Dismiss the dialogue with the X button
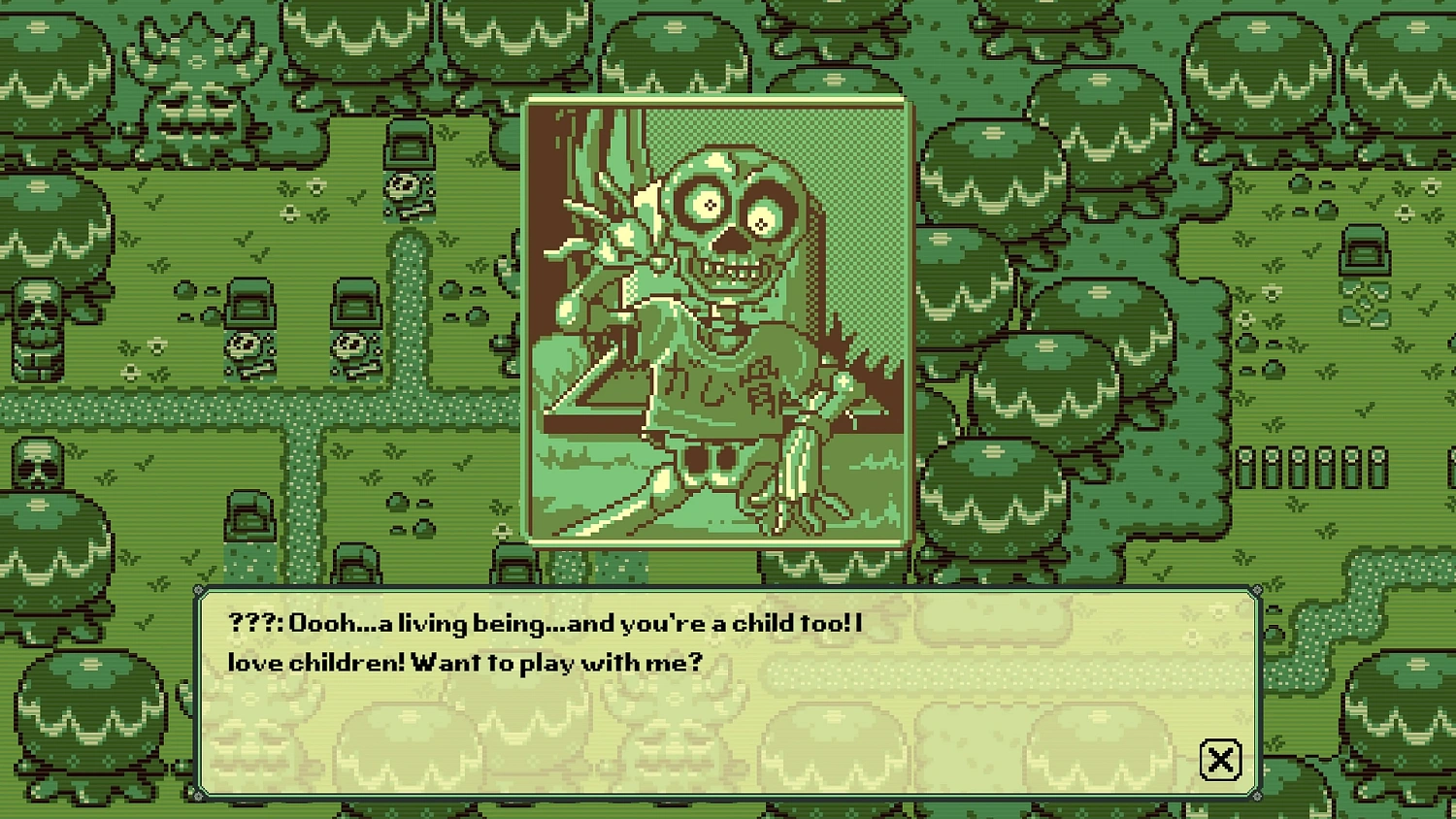 [1221, 759]
